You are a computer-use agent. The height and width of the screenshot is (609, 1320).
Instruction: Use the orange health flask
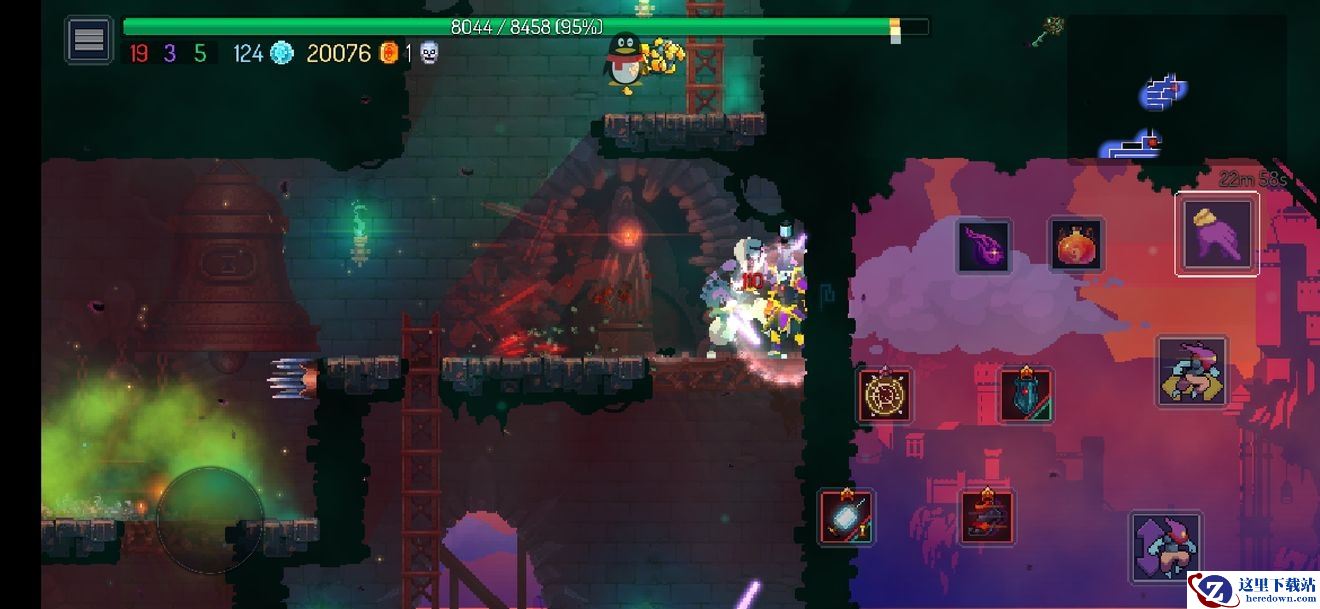click(1075, 244)
